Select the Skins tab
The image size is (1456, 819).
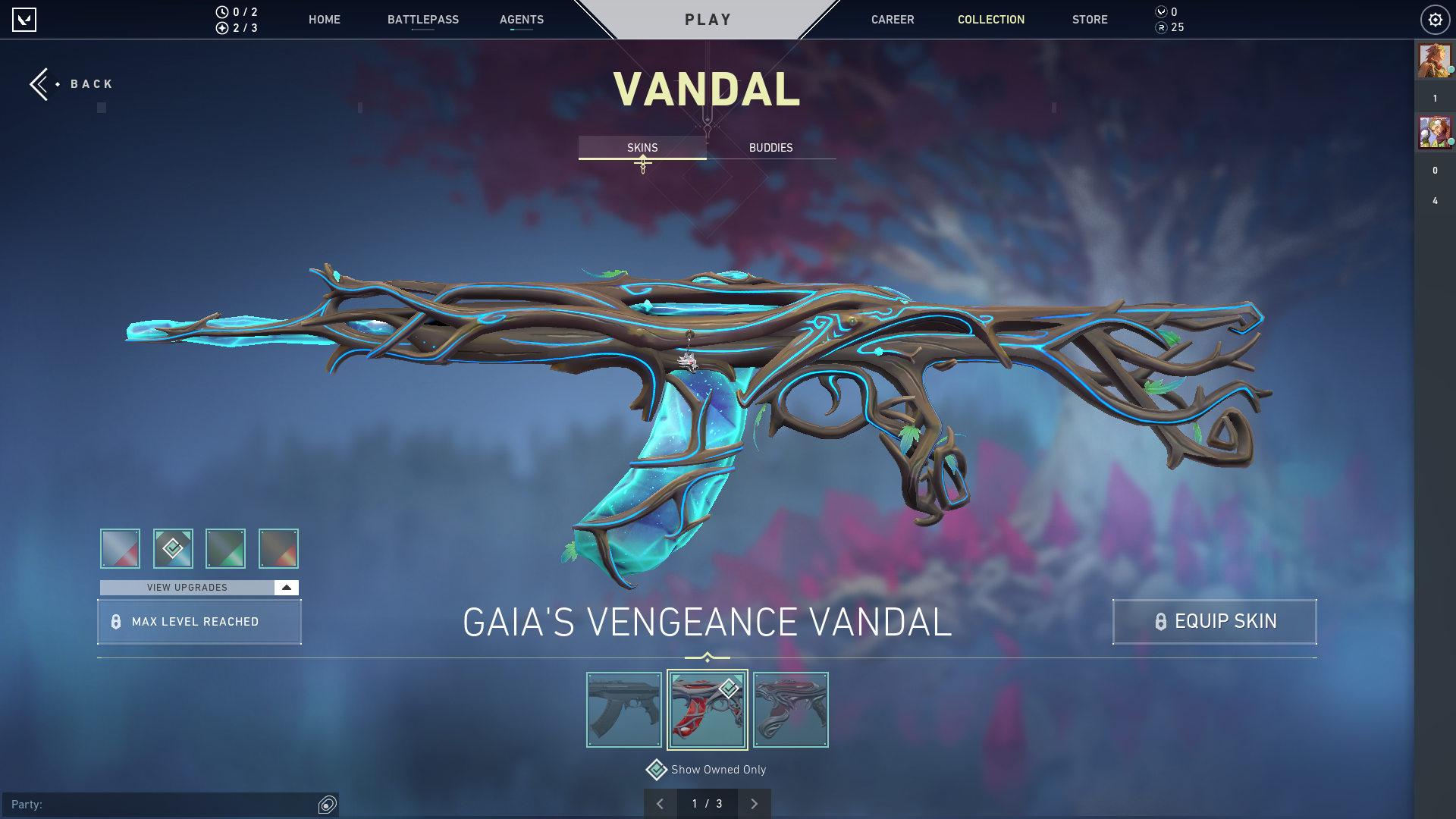tap(642, 148)
